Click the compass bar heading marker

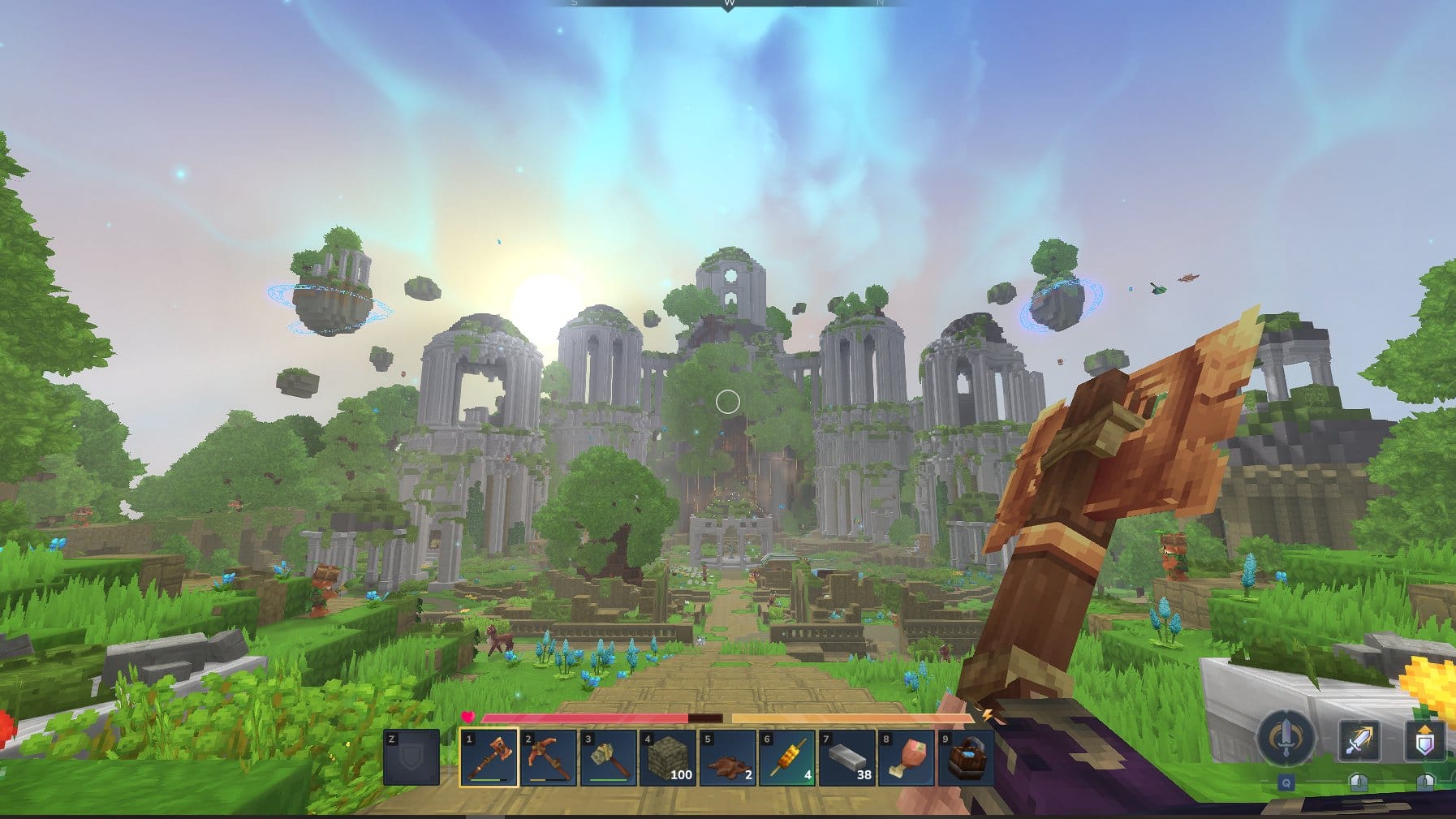click(x=728, y=4)
